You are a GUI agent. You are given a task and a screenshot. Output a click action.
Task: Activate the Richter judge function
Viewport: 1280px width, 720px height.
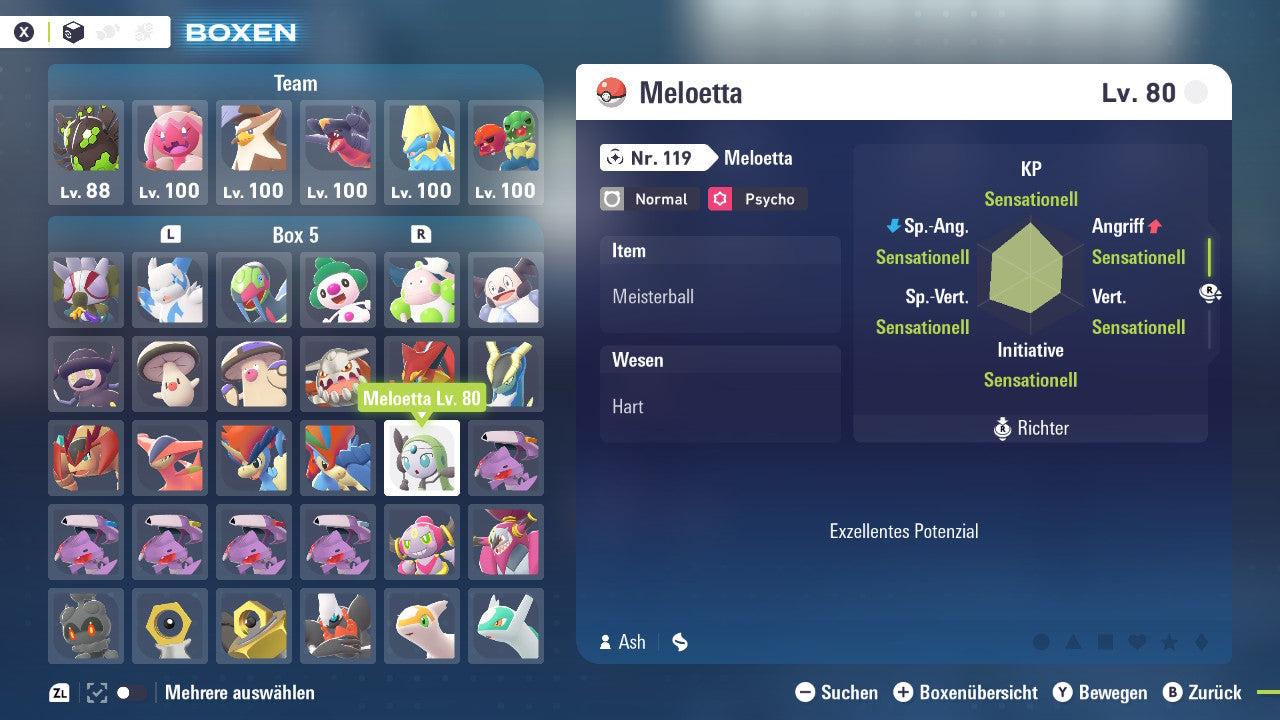click(x=1030, y=428)
